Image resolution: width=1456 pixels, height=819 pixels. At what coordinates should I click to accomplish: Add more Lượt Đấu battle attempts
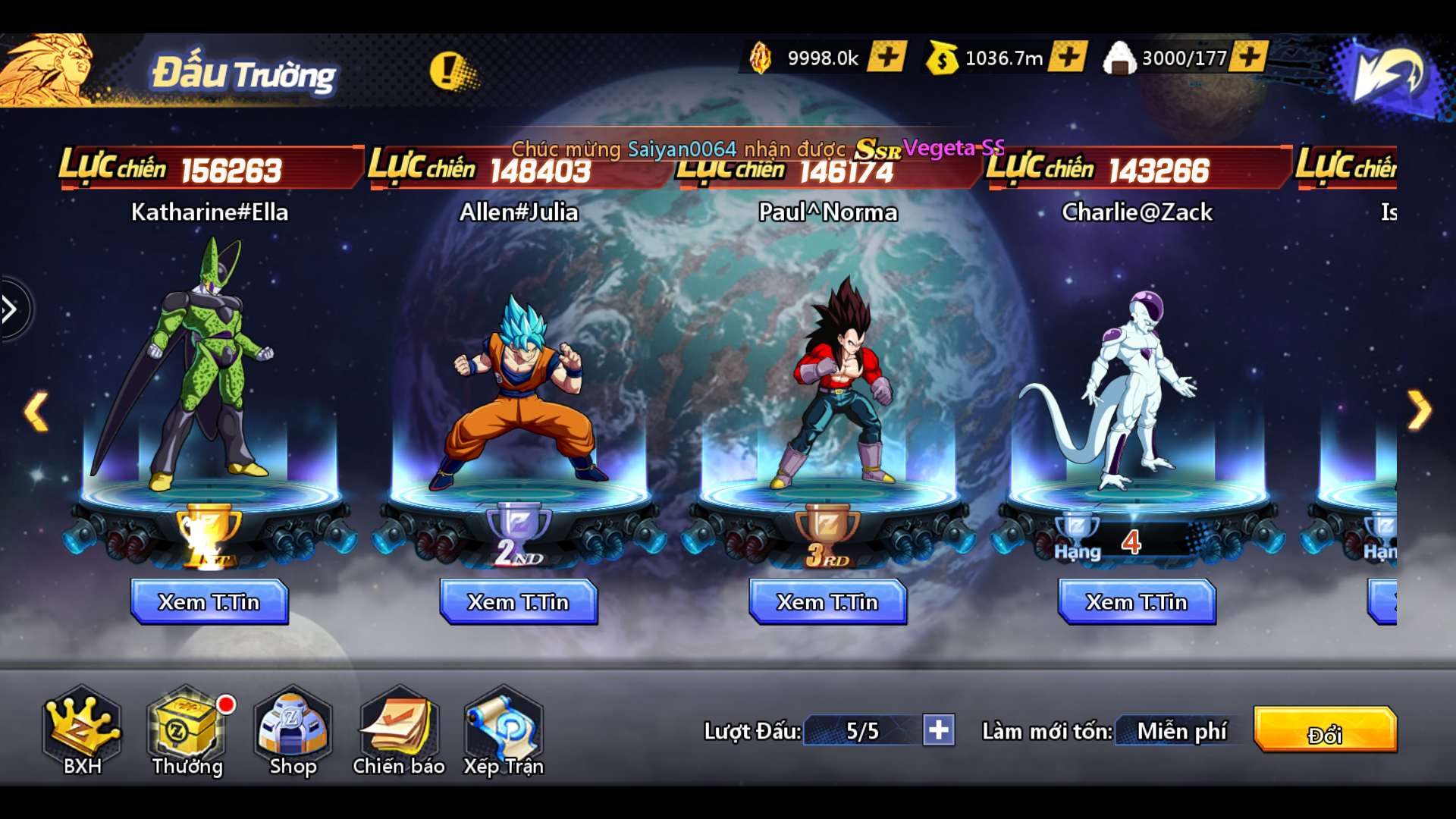coord(939,730)
